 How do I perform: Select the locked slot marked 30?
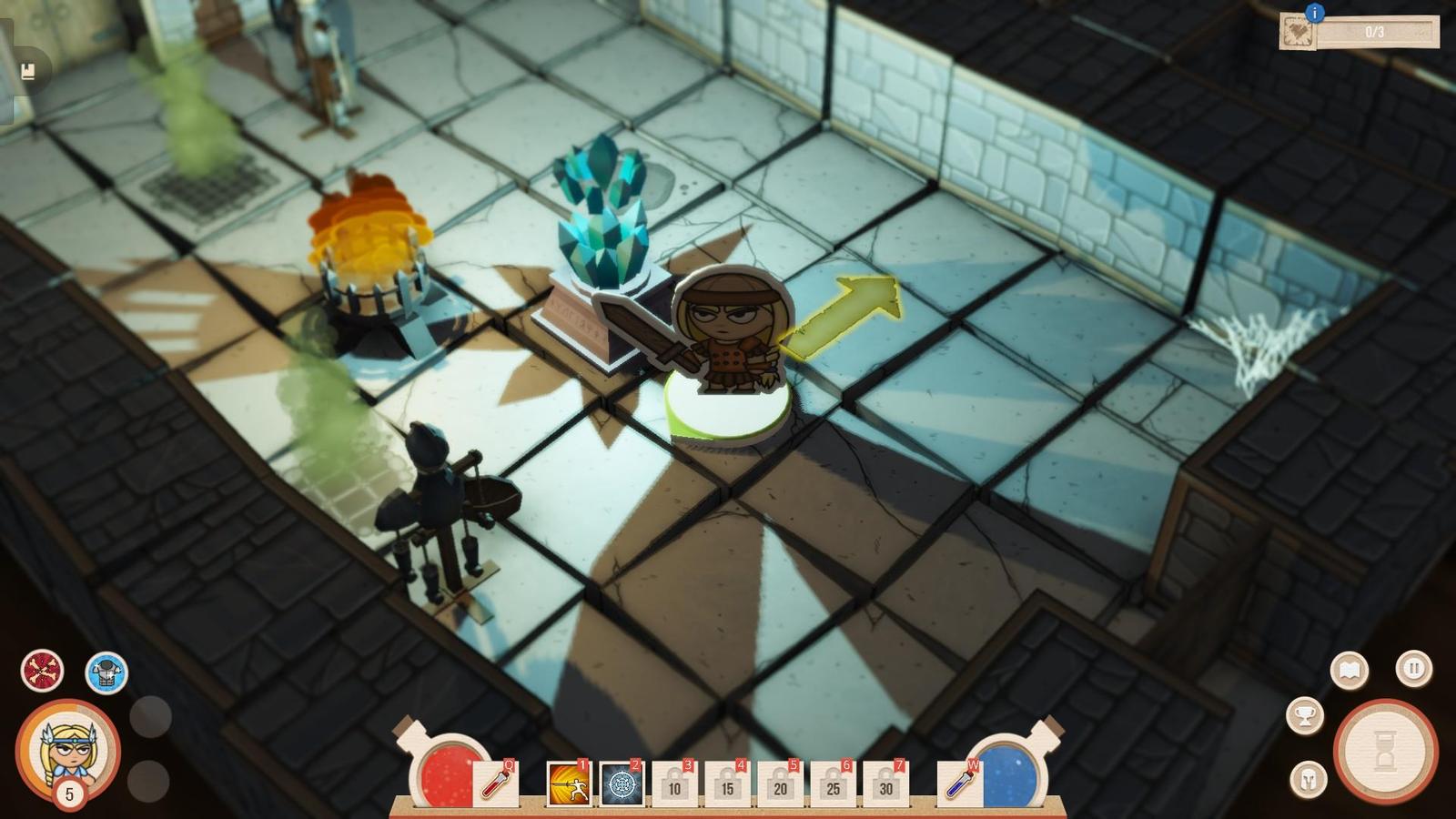(x=885, y=784)
